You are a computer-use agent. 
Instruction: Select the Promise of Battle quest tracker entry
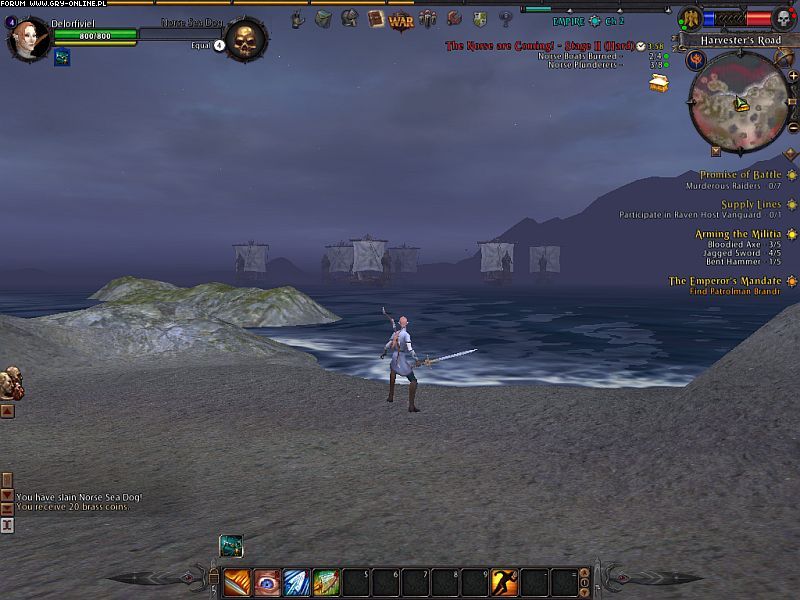(740, 175)
